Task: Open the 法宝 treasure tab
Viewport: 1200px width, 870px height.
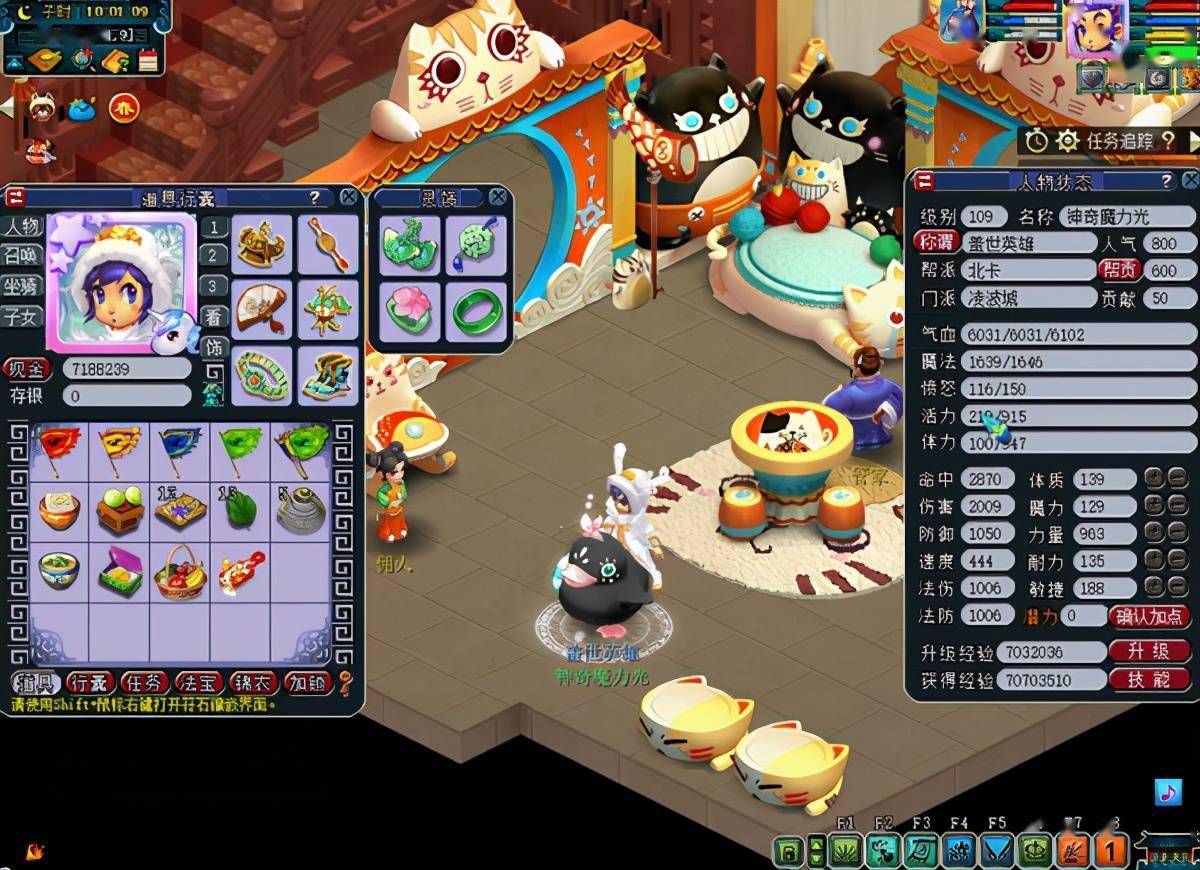Action: coord(199,683)
